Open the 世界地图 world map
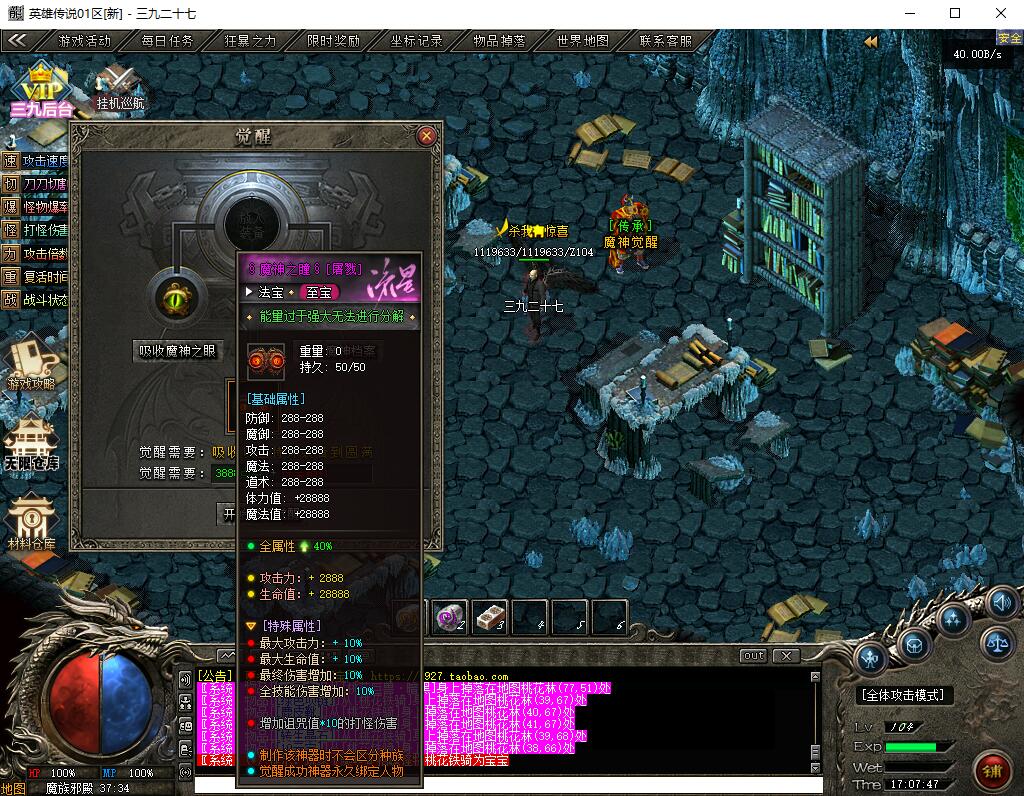This screenshot has width=1024, height=796. click(x=582, y=41)
